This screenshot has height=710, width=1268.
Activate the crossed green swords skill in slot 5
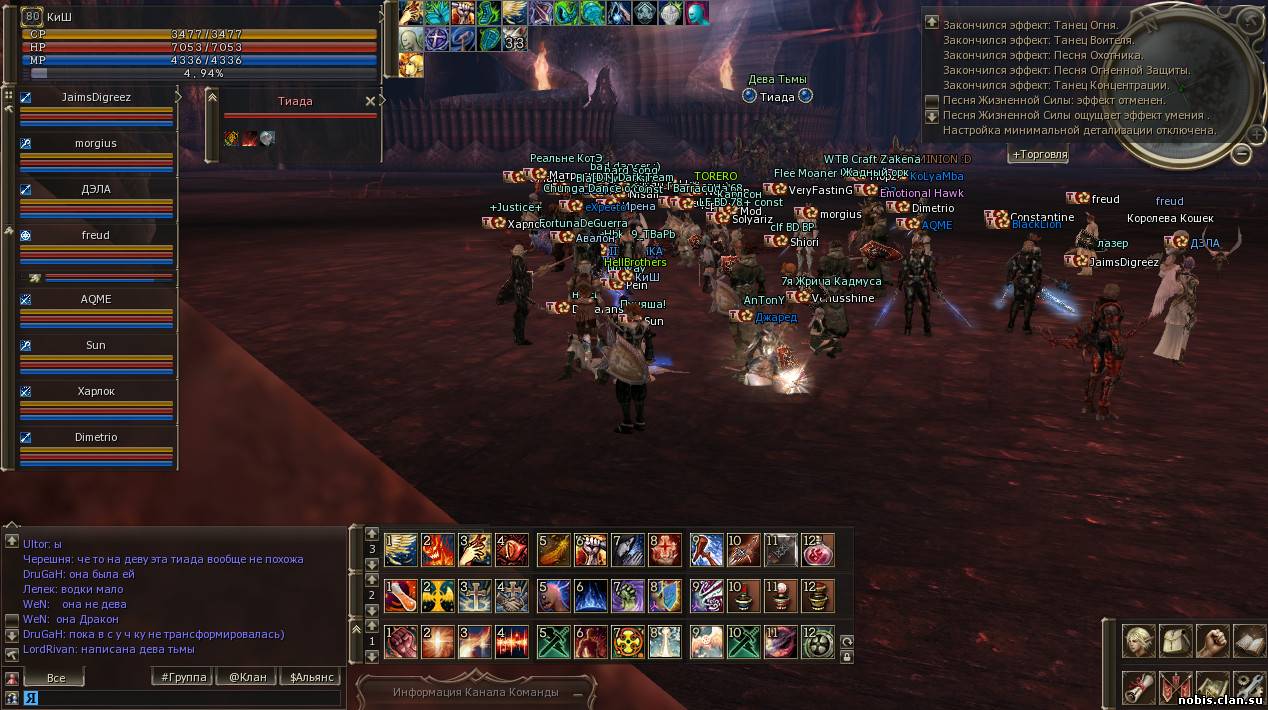pyautogui.click(x=553, y=642)
